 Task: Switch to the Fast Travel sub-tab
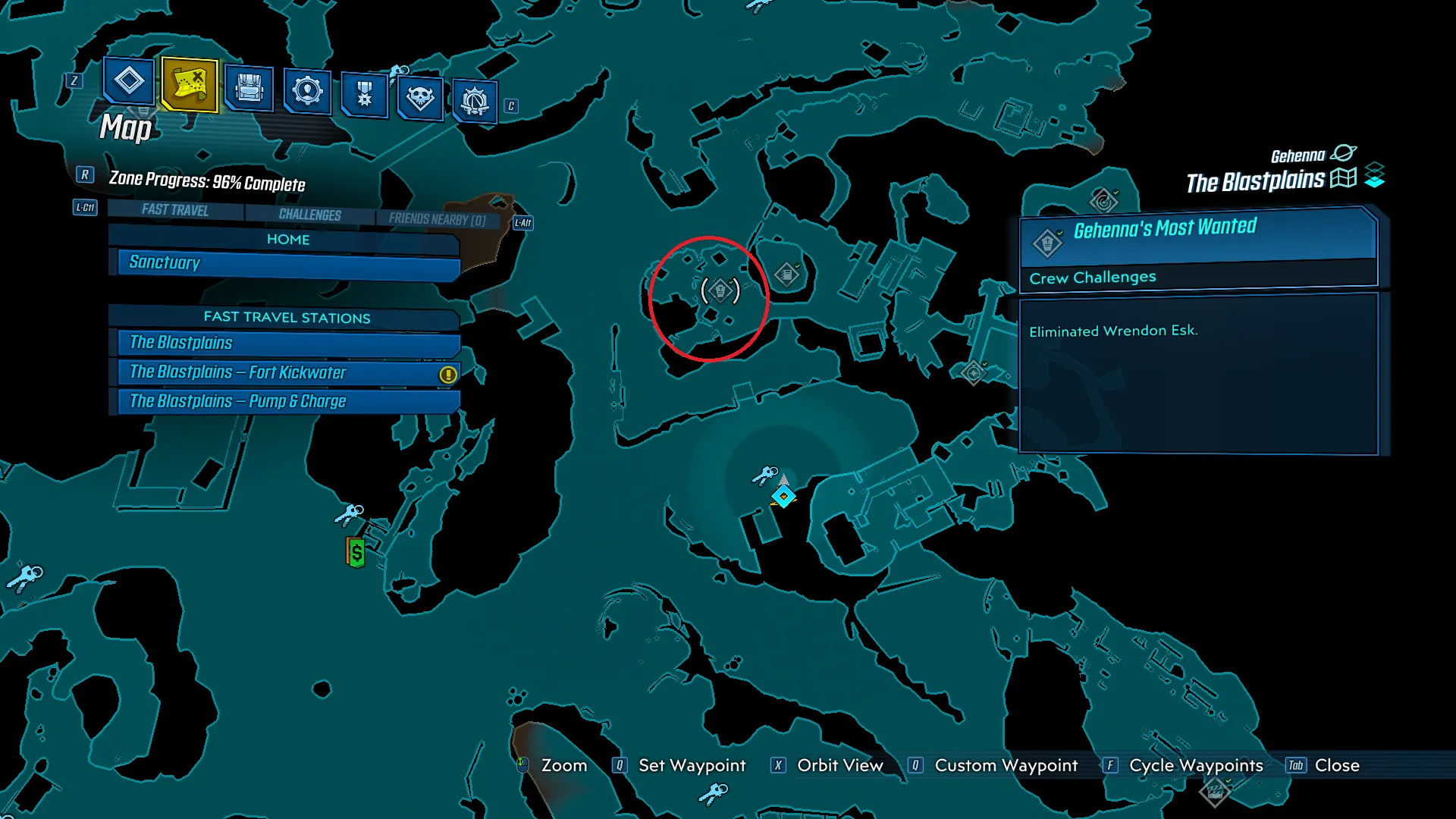[175, 210]
